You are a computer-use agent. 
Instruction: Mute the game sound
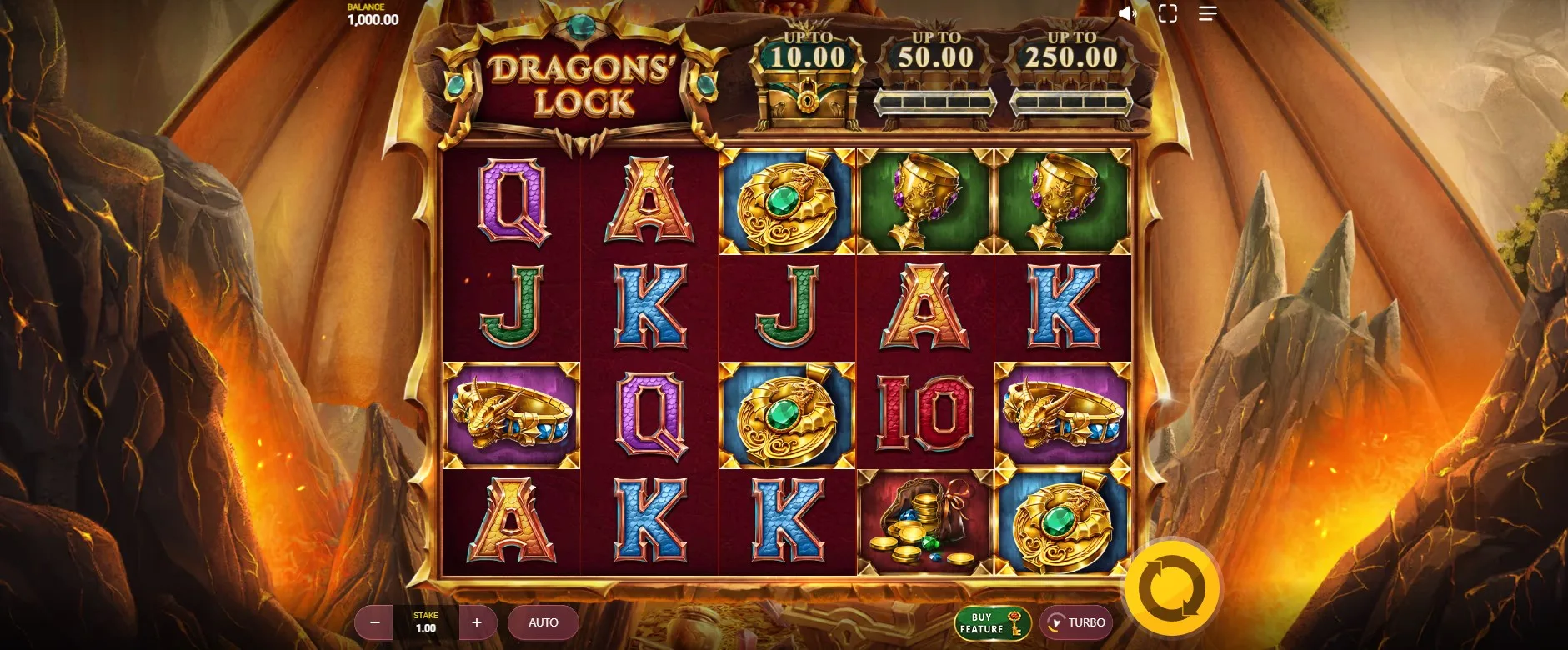point(1127,13)
